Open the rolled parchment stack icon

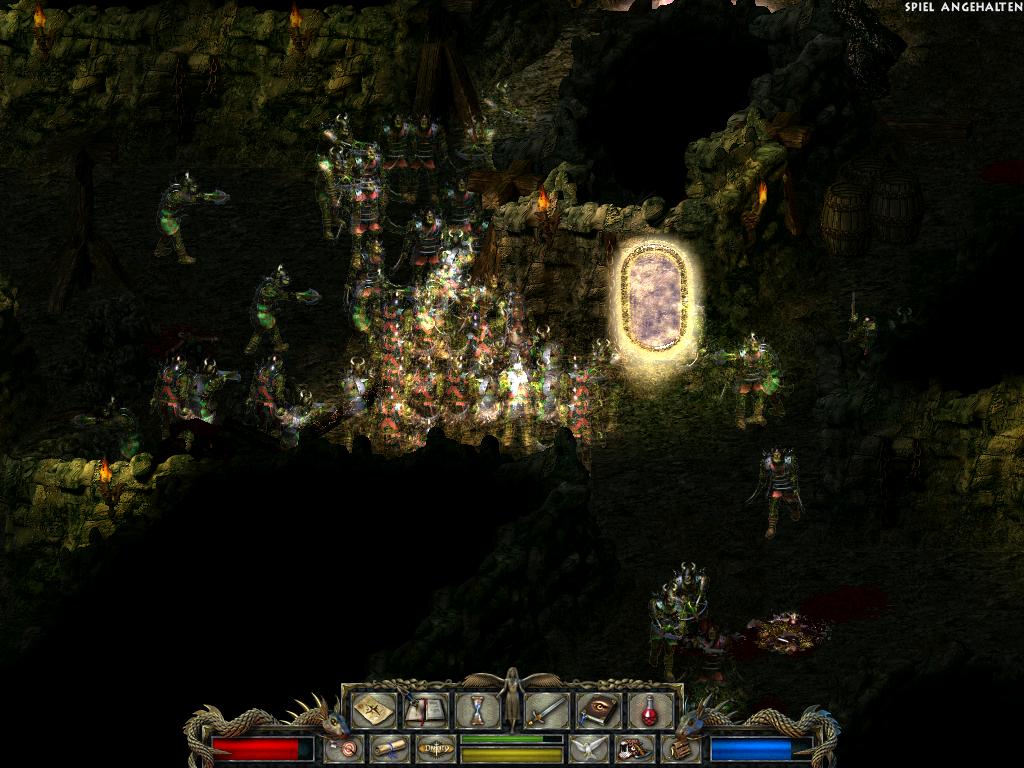[x=680, y=747]
